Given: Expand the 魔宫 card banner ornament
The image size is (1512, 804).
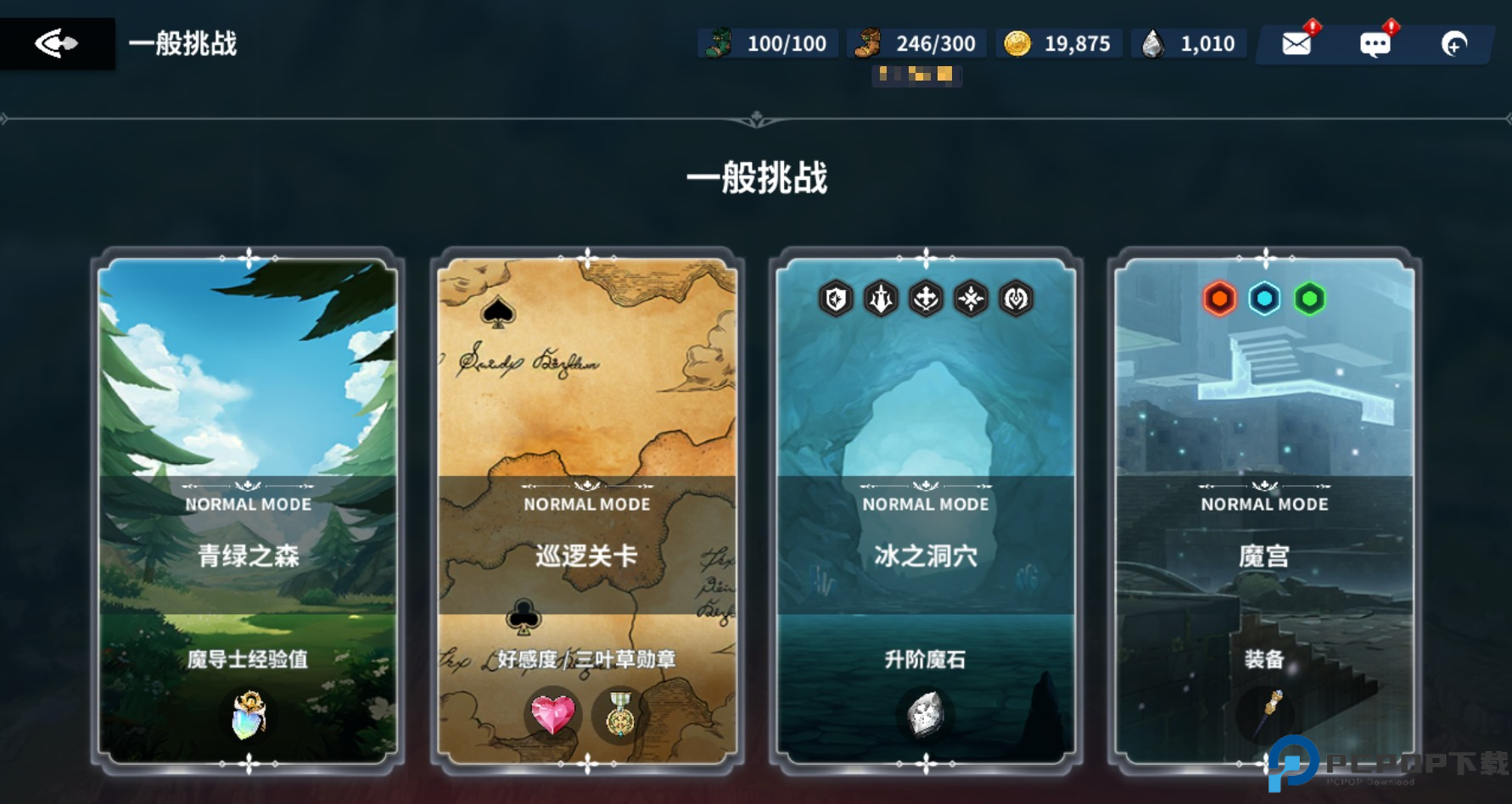Looking at the screenshot, I should coord(1263,483).
